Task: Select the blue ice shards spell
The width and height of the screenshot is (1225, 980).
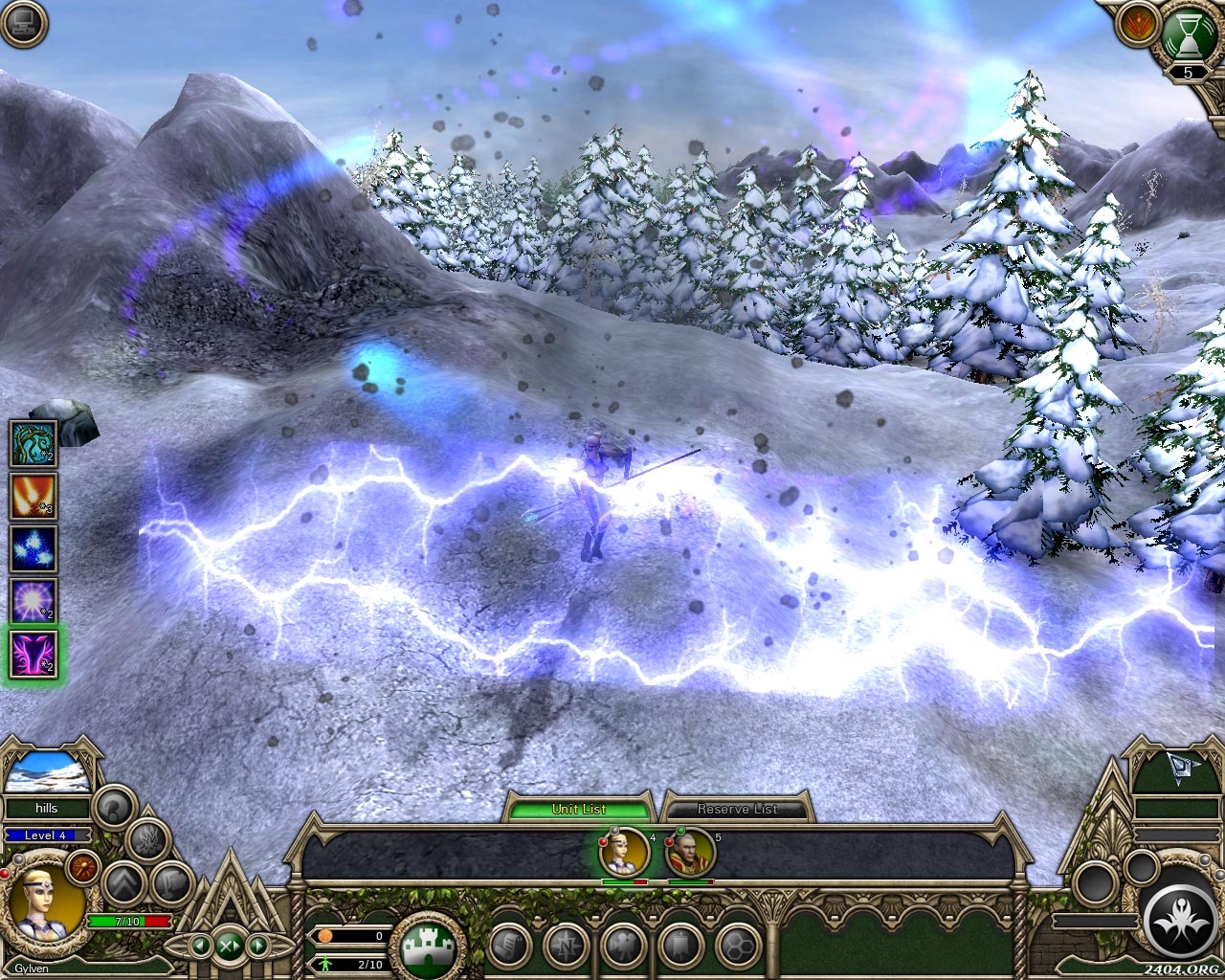Action: (33, 549)
